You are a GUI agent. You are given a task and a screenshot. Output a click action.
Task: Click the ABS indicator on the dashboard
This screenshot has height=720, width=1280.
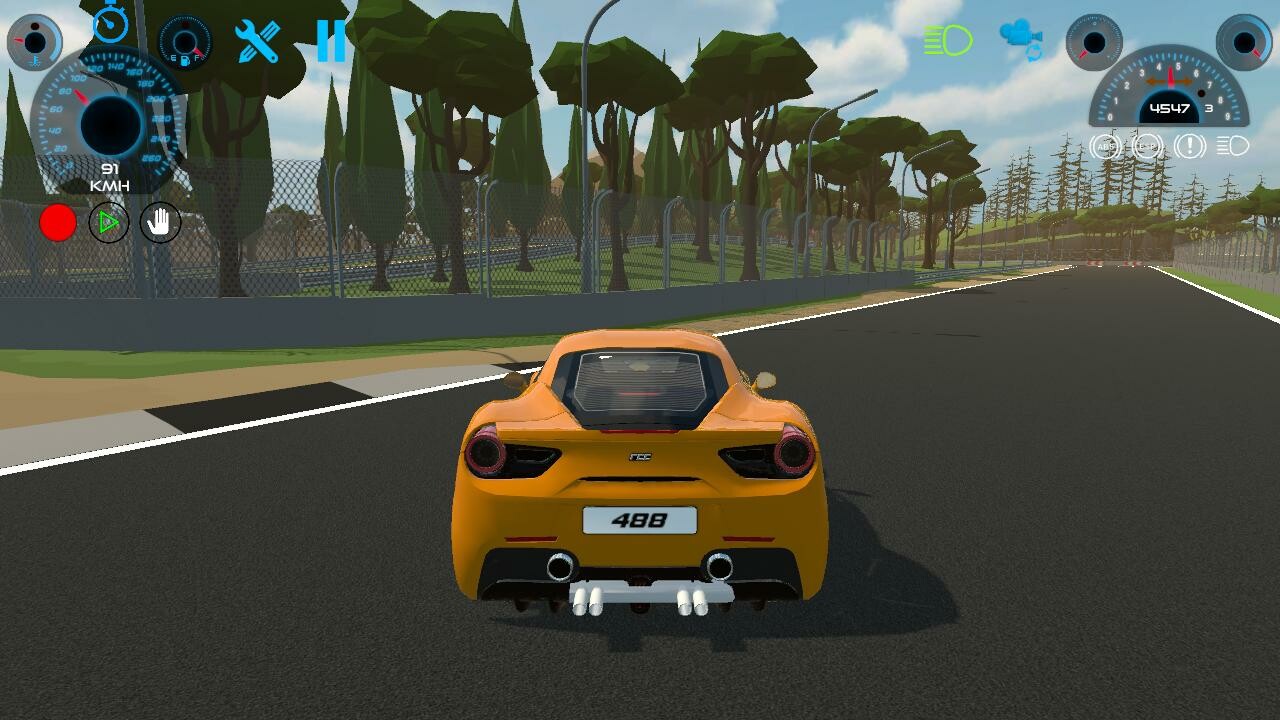pyautogui.click(x=1104, y=146)
